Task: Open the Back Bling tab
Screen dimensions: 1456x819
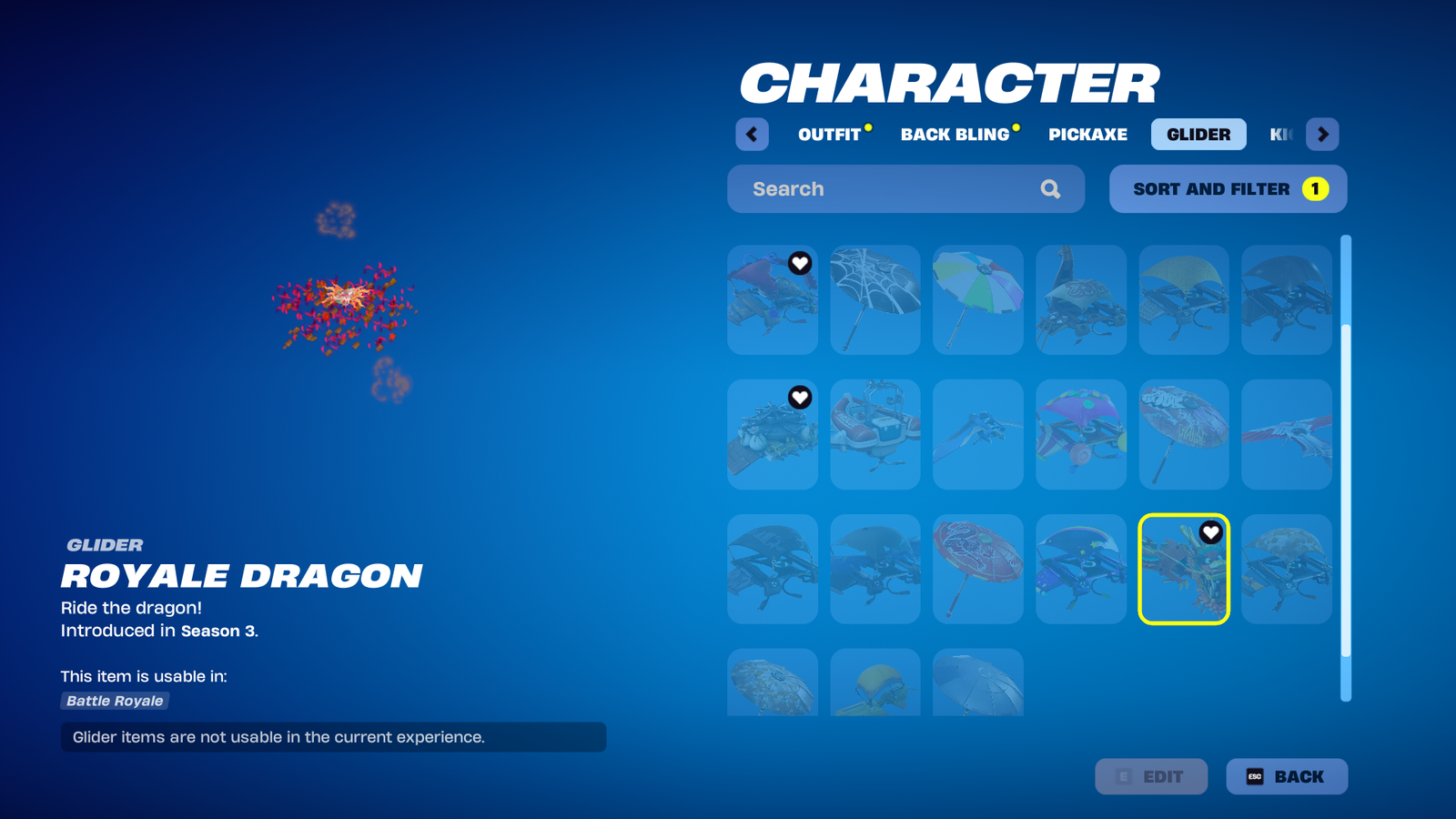Action: (955, 135)
